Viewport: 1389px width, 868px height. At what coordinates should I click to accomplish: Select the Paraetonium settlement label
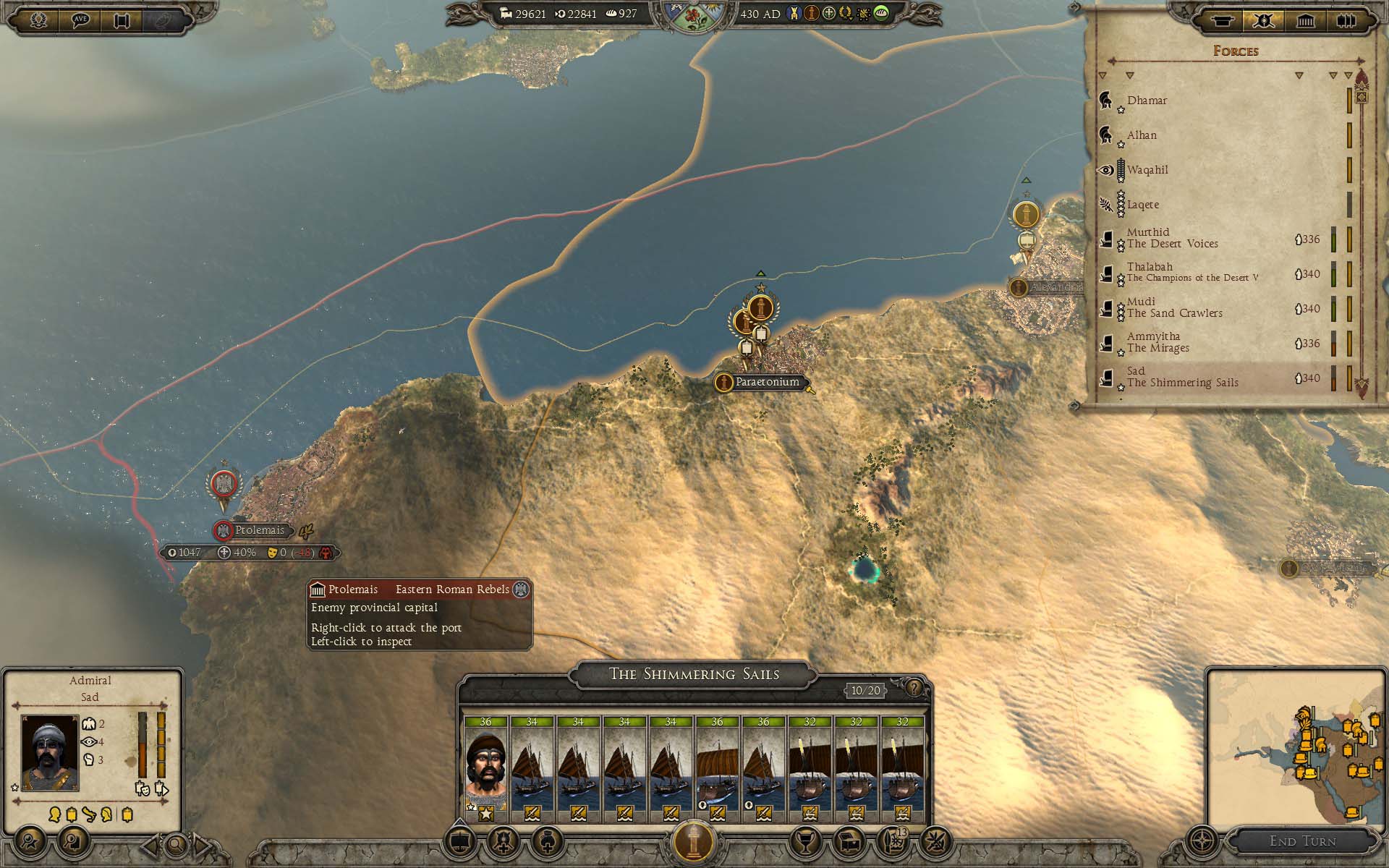(x=766, y=382)
